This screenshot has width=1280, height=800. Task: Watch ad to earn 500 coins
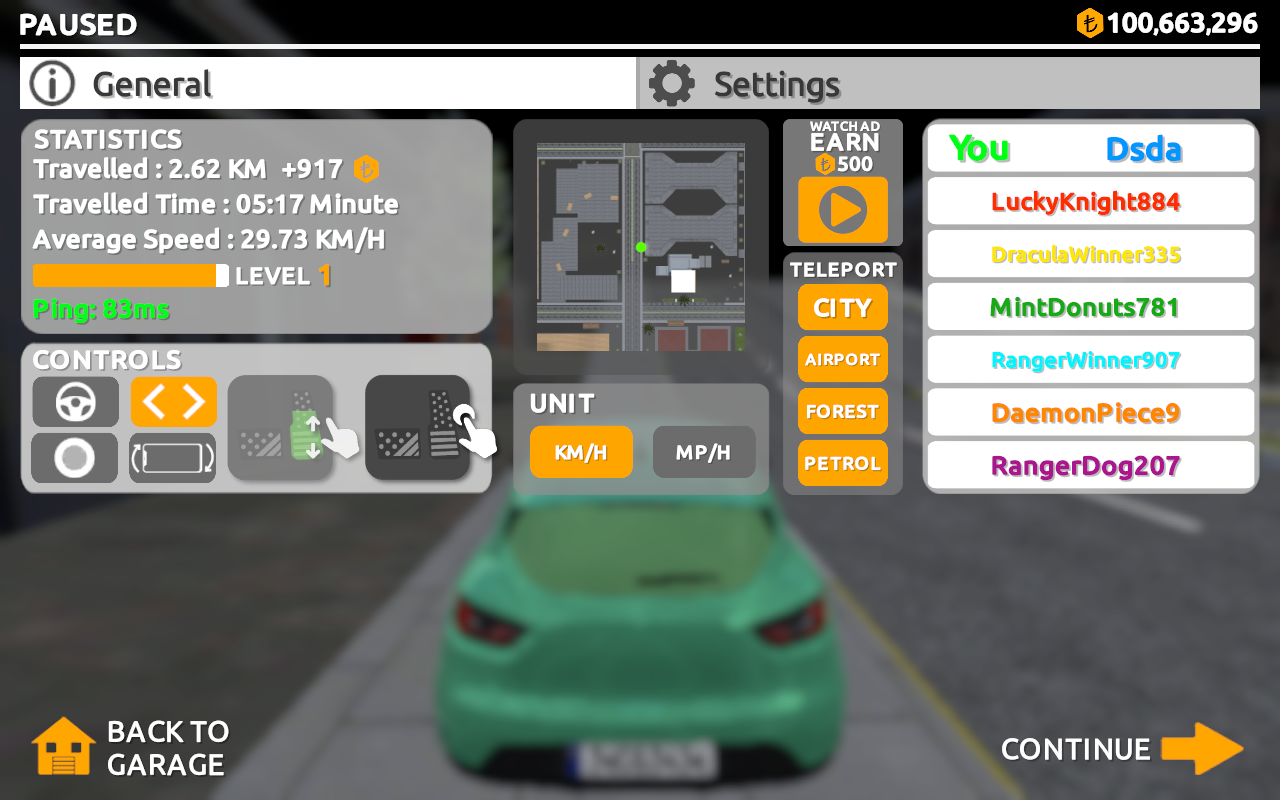pos(842,210)
